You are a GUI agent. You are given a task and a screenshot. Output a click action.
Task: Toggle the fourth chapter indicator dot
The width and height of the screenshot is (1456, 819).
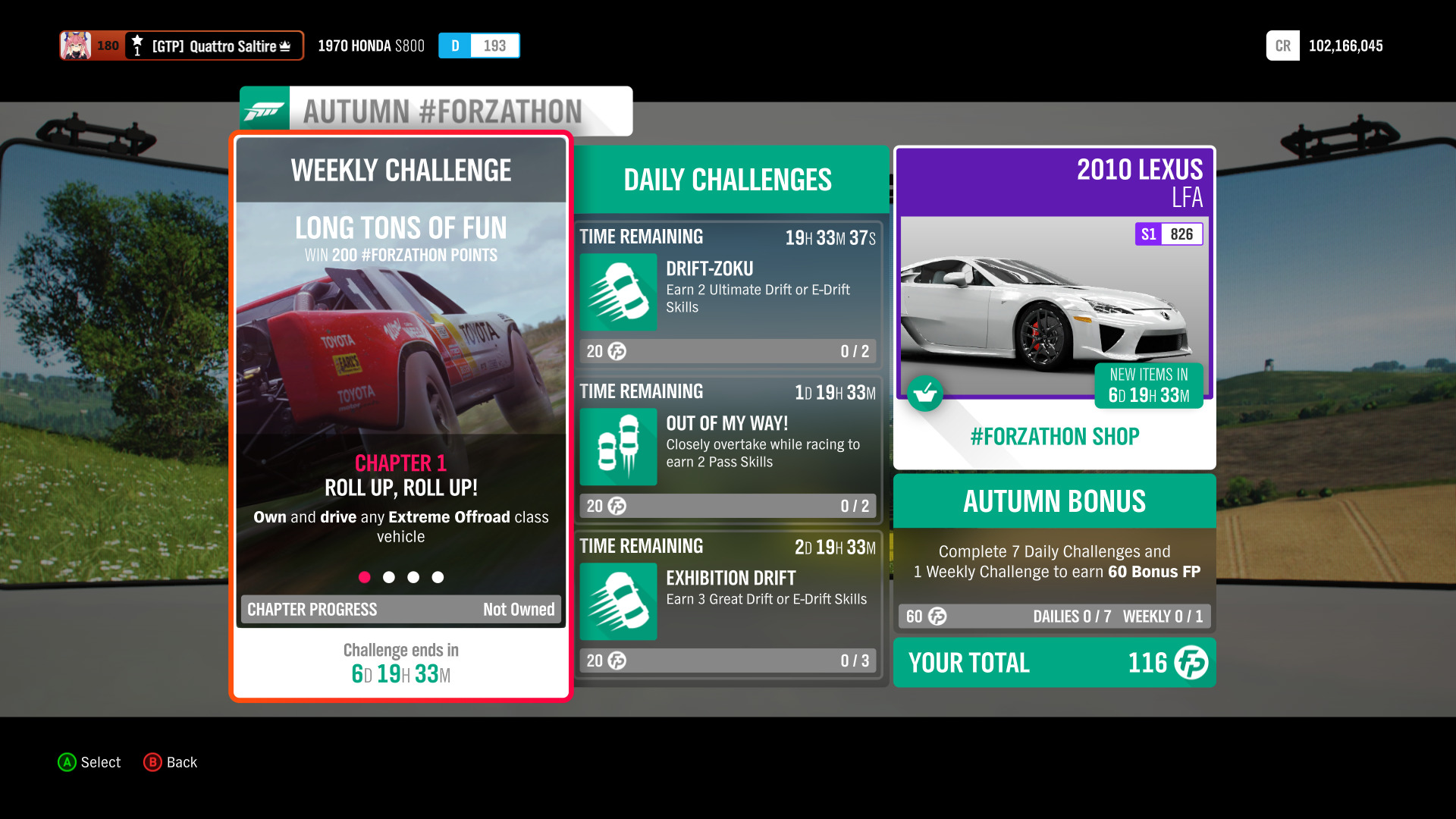coord(438,577)
